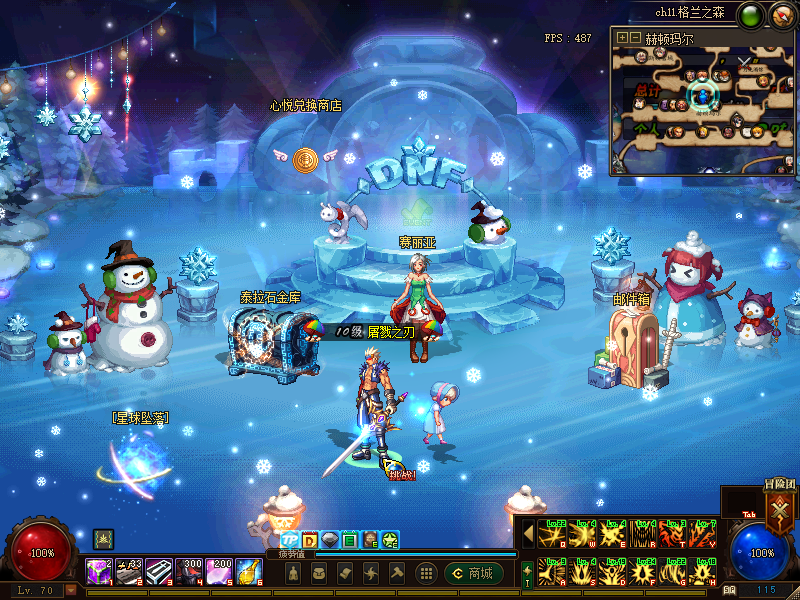800x600 pixels.
Task: Click the hammer menu icon
Action: tap(396, 573)
